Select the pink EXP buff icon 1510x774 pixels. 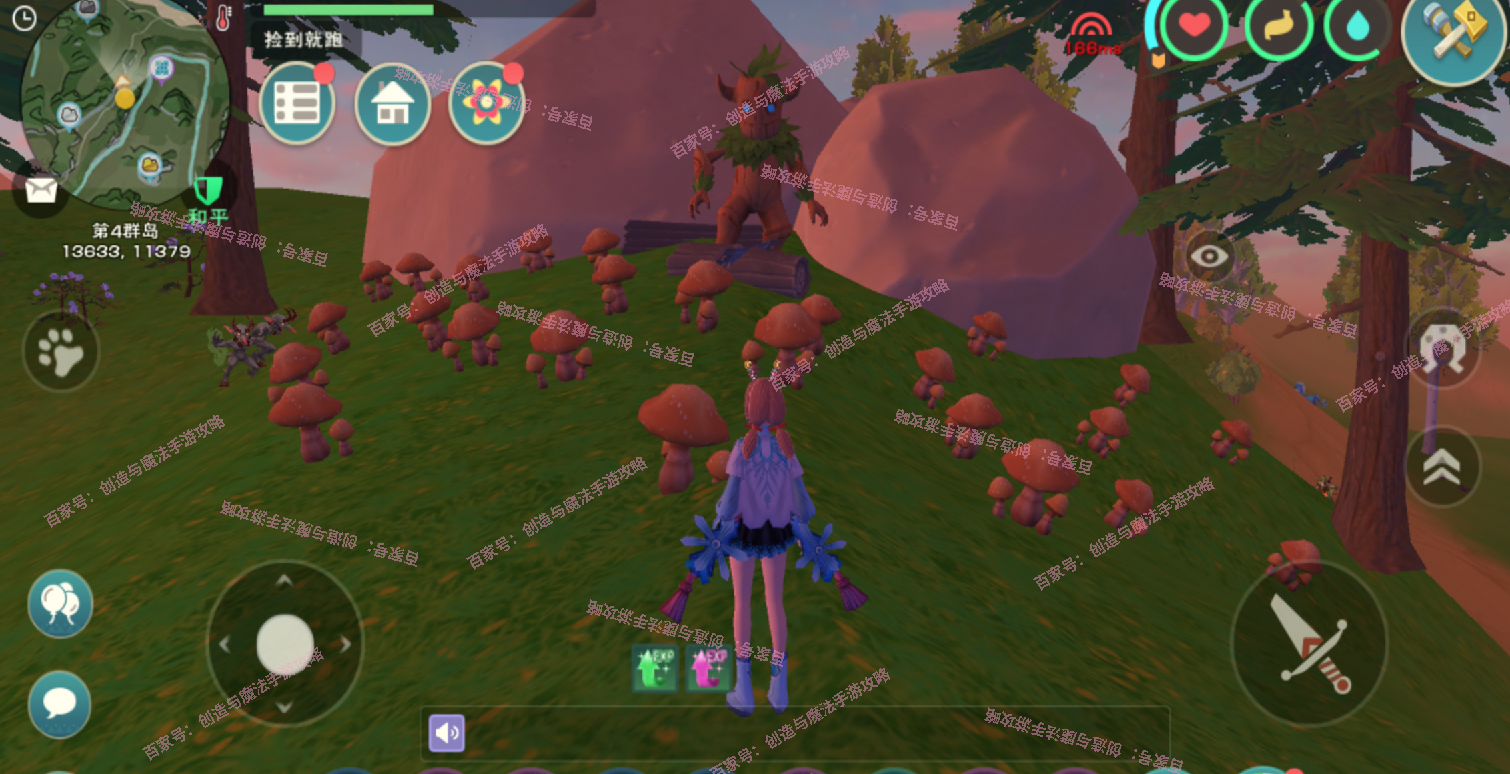pos(709,668)
